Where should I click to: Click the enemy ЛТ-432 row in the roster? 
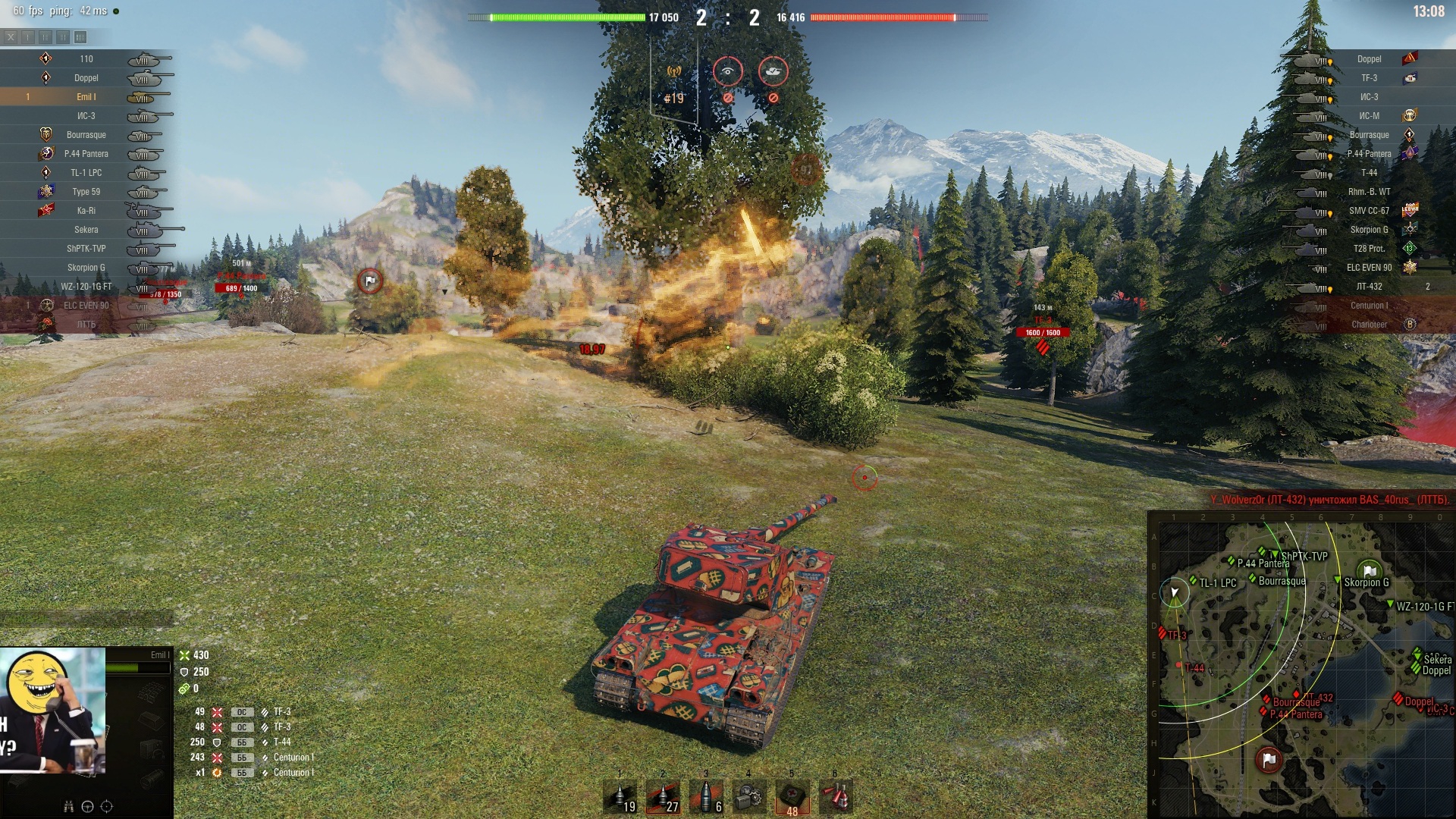point(1369,287)
